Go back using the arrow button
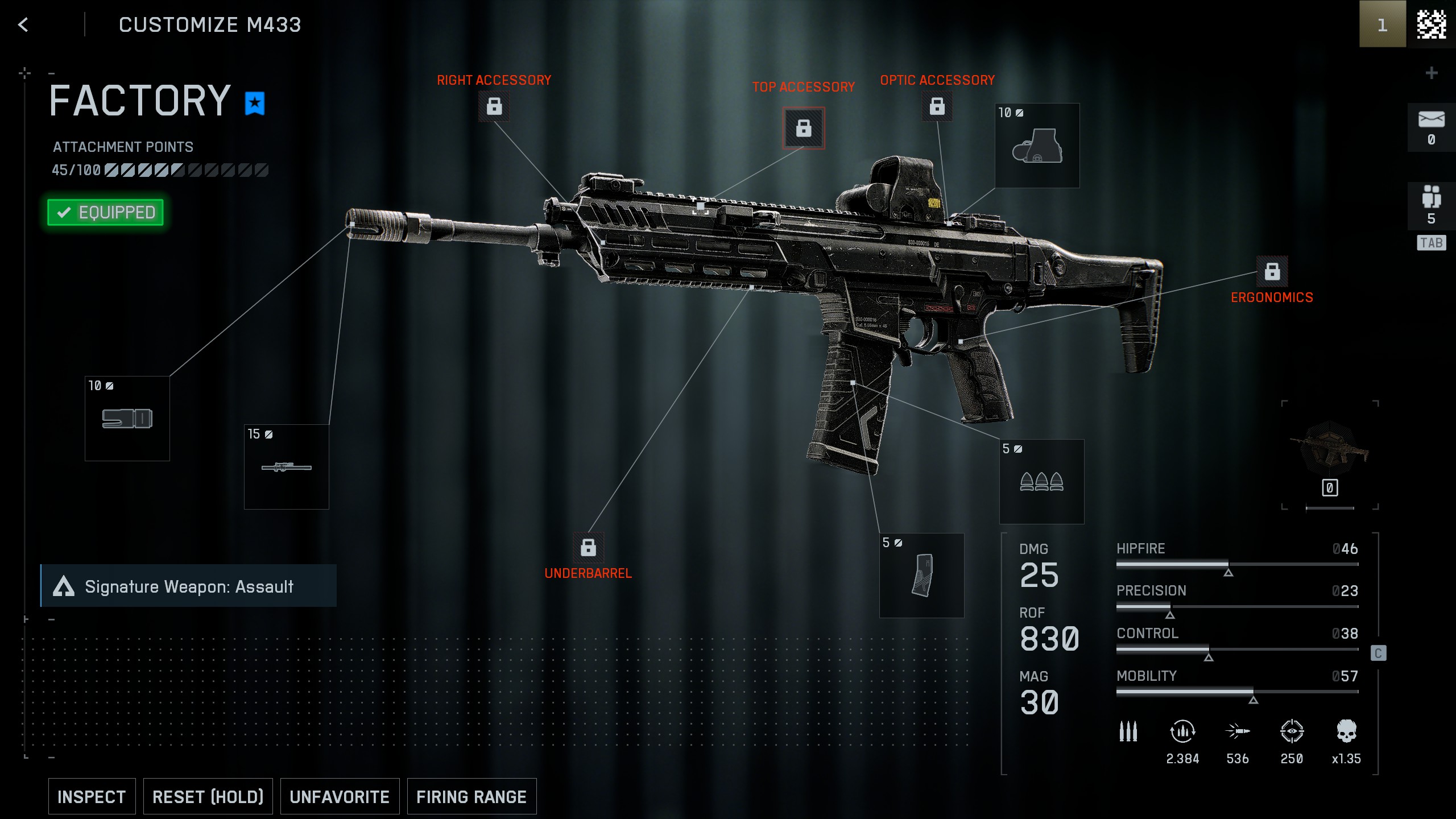1456x819 pixels. click(23, 24)
